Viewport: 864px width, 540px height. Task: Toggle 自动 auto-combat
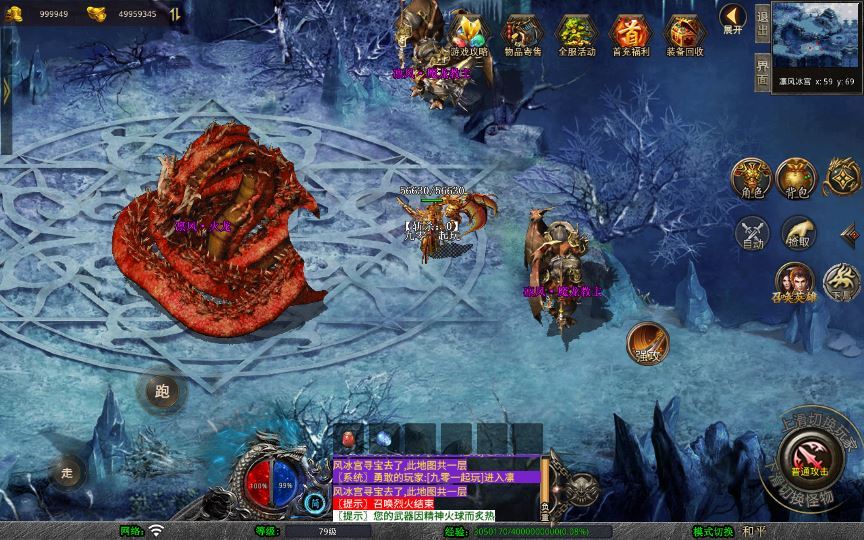pyautogui.click(x=750, y=234)
